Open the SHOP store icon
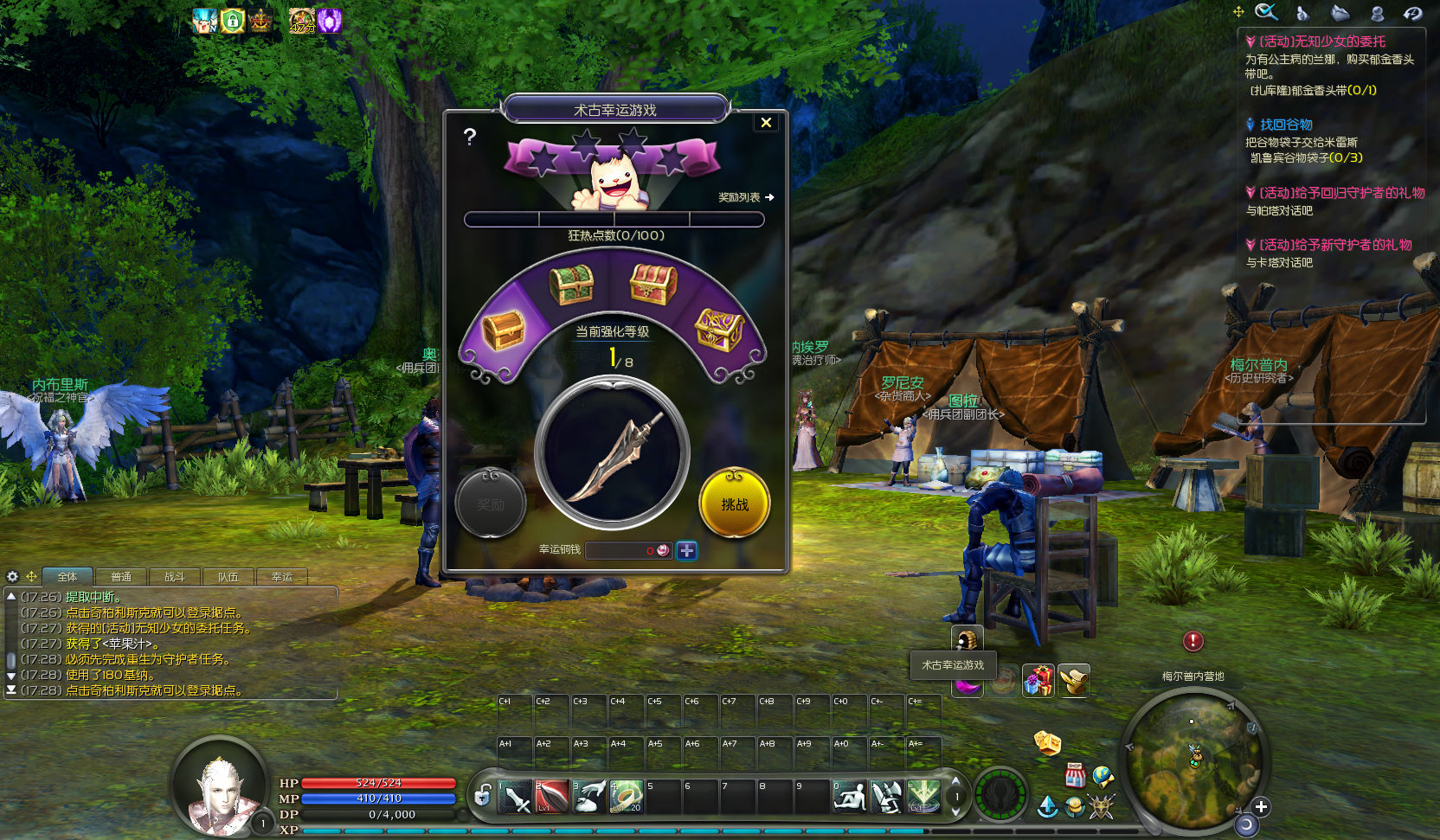1440x840 pixels. pyautogui.click(x=1075, y=774)
